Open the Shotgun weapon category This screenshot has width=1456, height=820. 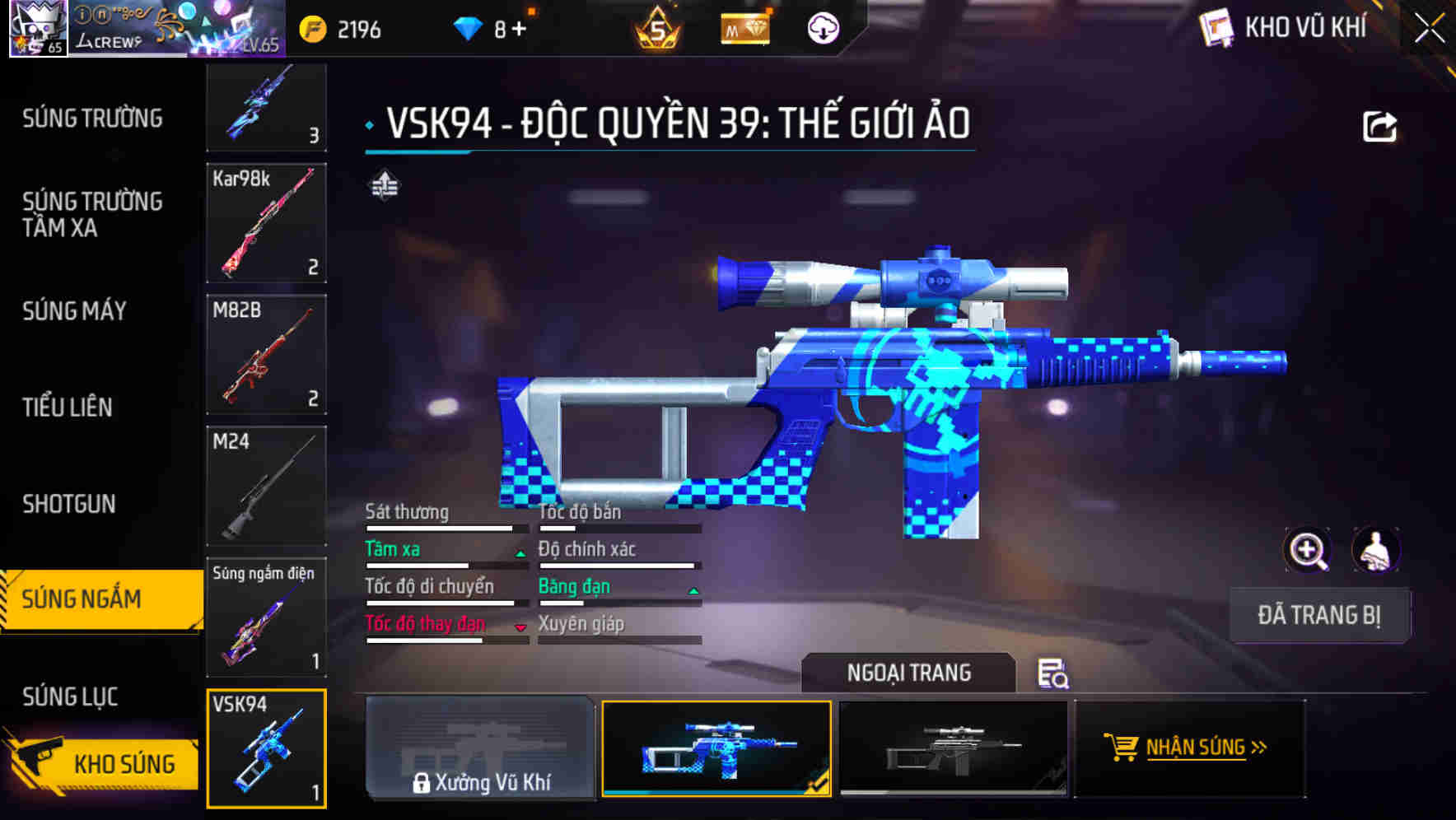[69, 503]
